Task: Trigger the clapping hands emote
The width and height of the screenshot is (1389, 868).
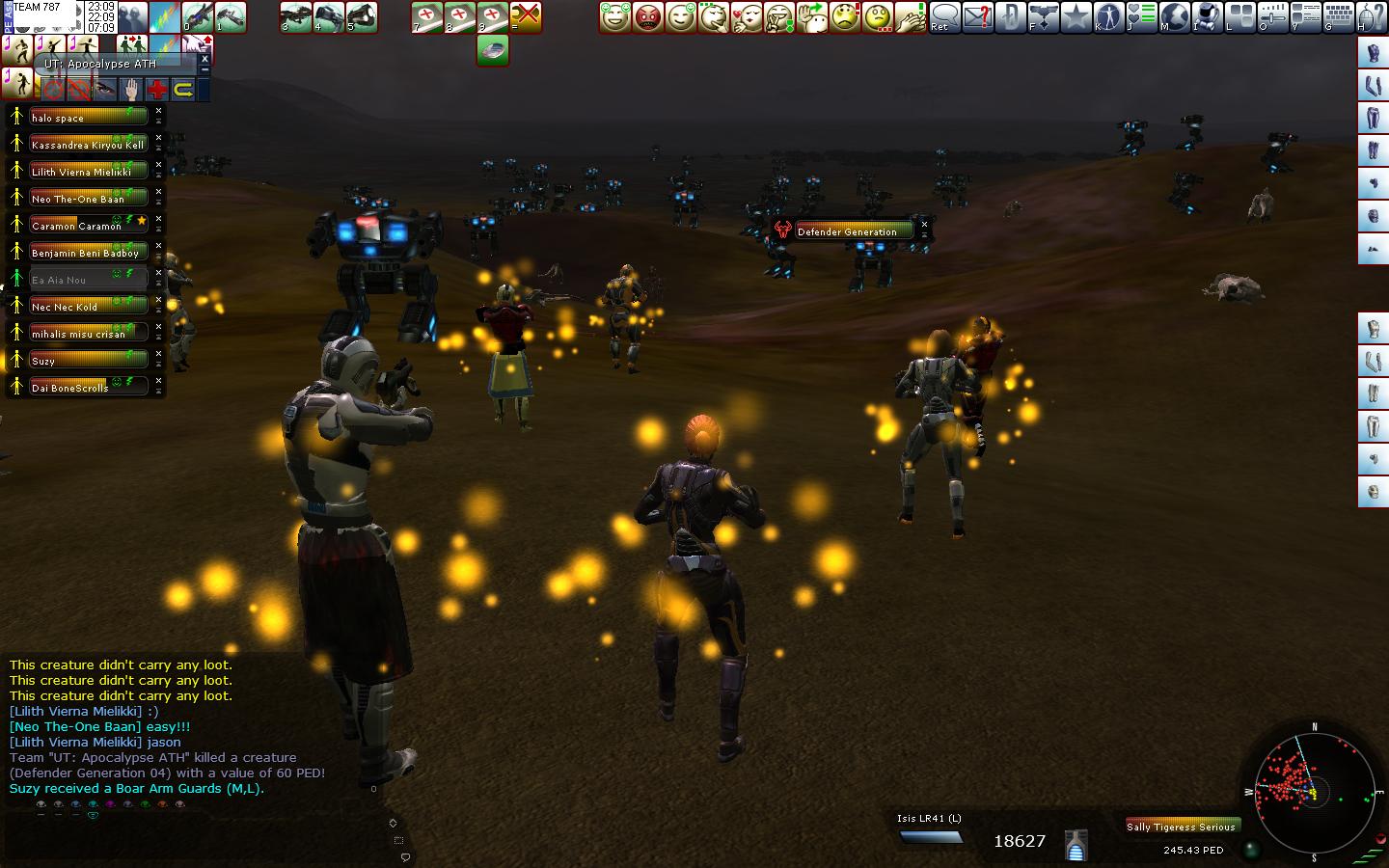Action: (911, 17)
